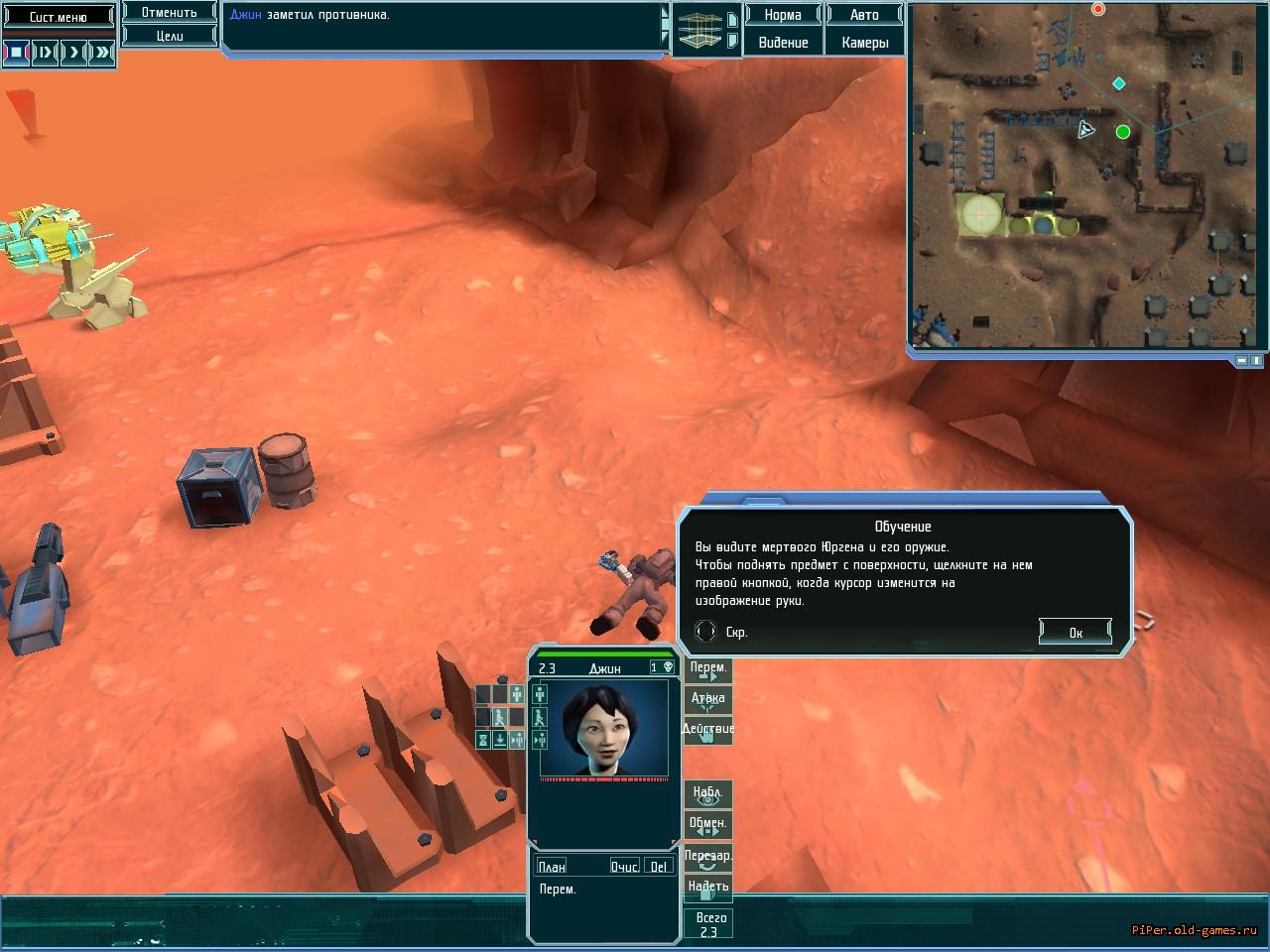The height and width of the screenshot is (952, 1270).
Task: Open the Обмен. exchange command
Action: pos(708,824)
